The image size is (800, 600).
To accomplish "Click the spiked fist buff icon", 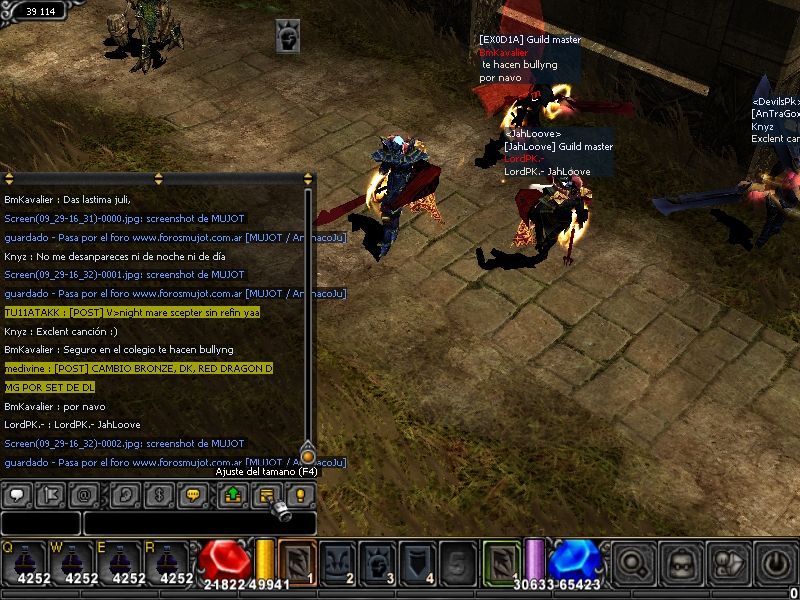I will tap(289, 37).
